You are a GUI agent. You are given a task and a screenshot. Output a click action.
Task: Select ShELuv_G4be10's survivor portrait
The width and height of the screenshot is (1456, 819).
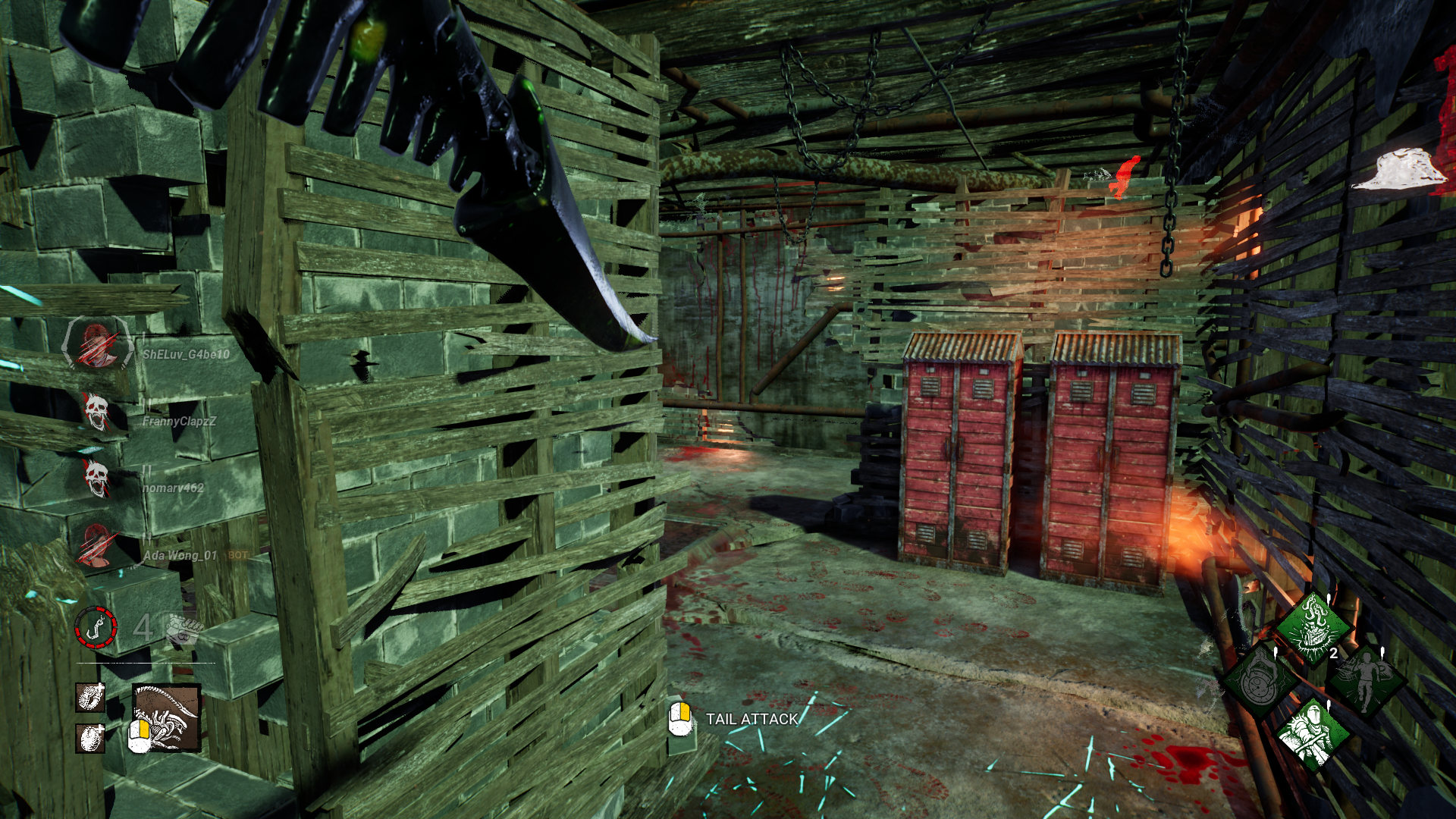click(x=97, y=344)
